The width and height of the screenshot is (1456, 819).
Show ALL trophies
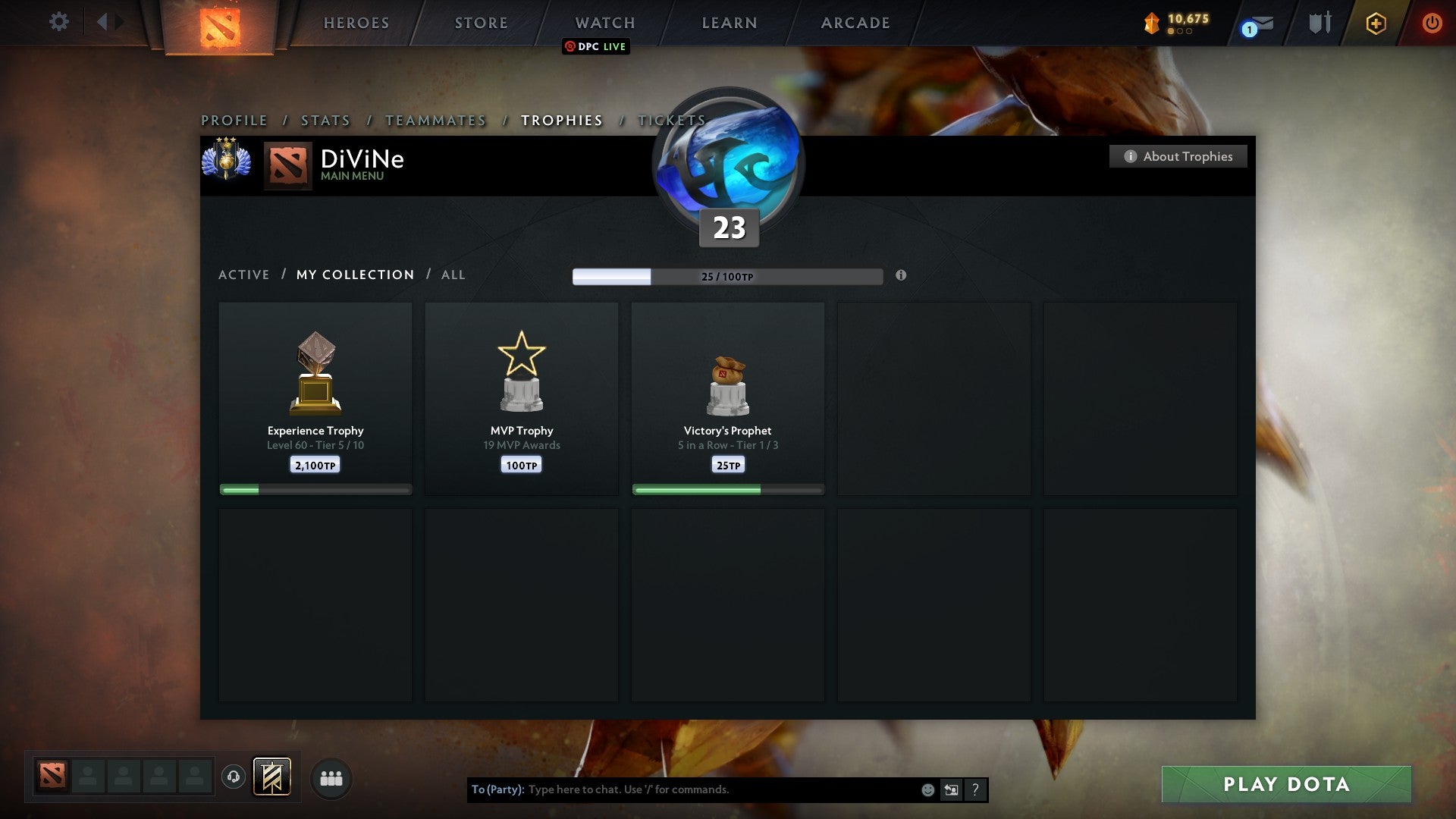tap(453, 275)
